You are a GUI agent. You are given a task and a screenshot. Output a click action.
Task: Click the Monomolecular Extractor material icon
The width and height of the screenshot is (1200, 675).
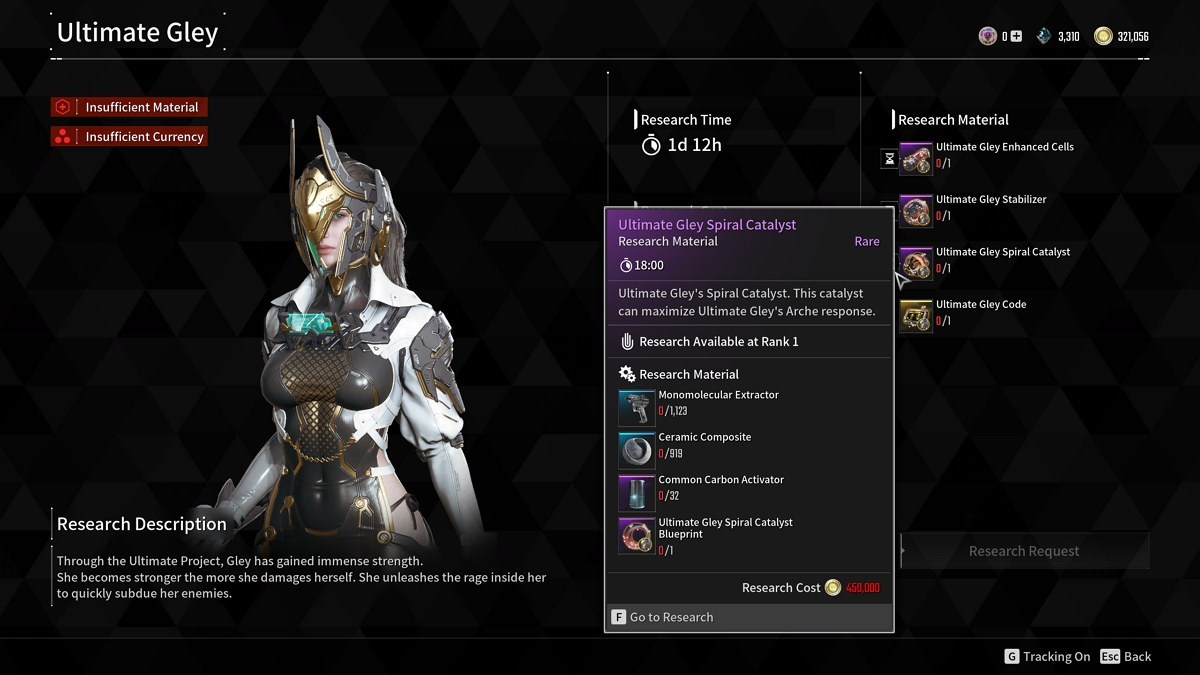pos(637,408)
